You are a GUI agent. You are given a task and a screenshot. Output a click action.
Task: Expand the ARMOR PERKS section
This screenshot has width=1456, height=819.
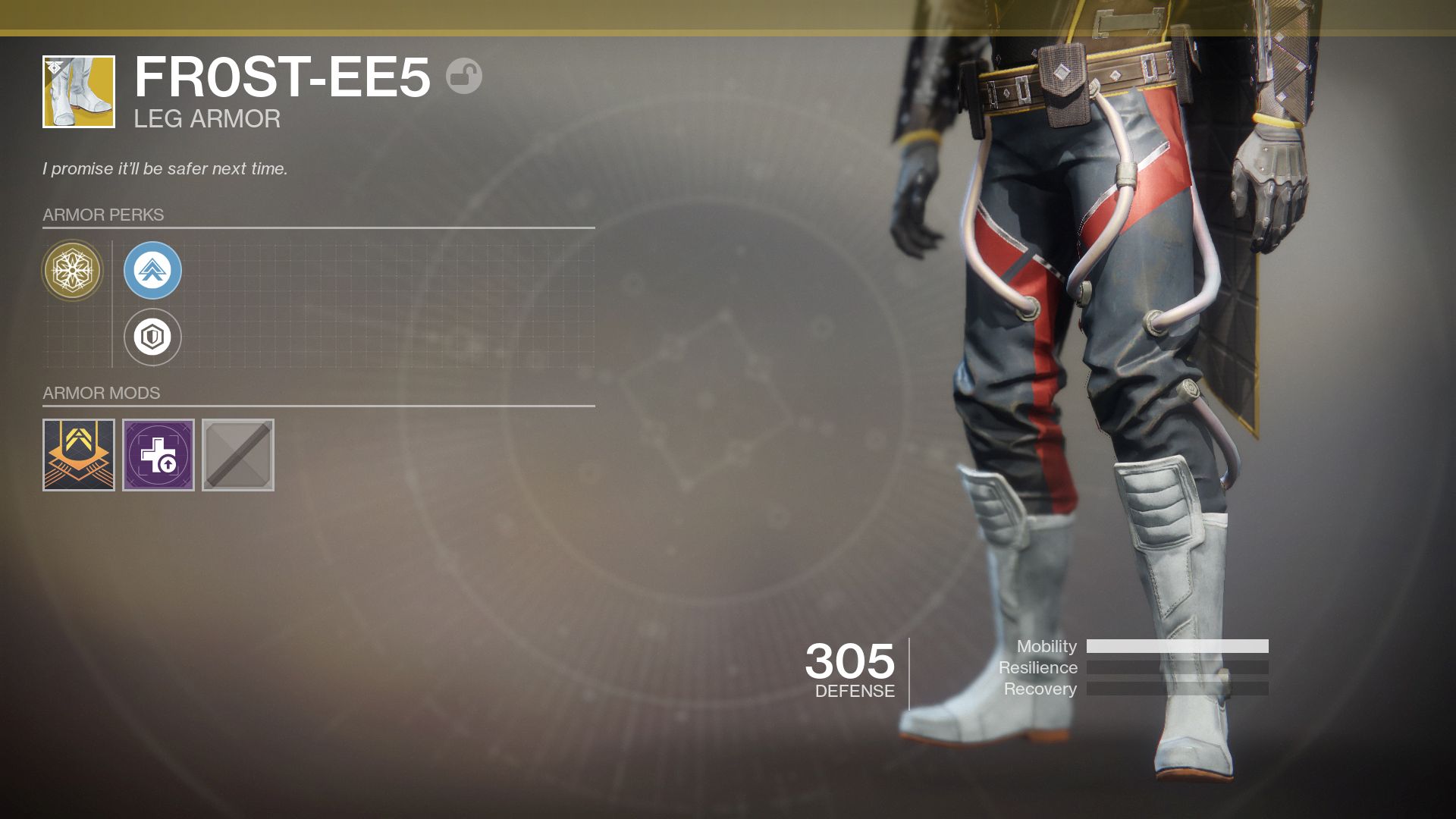pyautogui.click(x=102, y=214)
